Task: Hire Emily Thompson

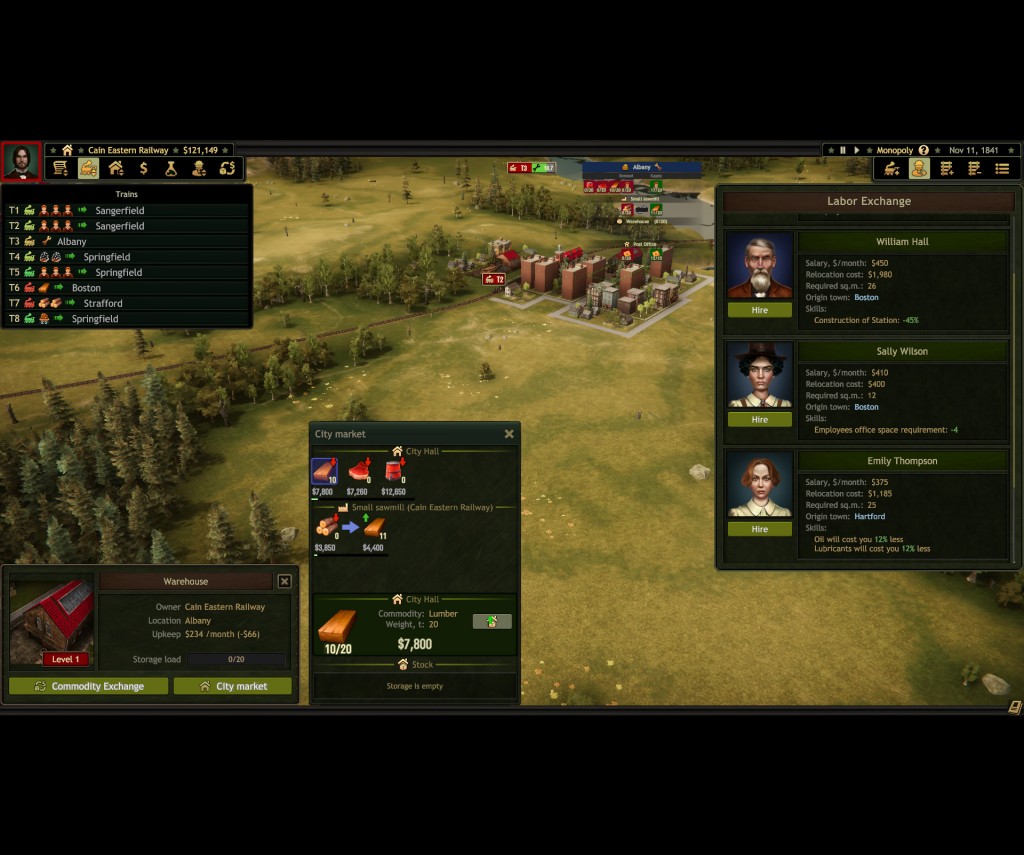Action: (x=759, y=529)
